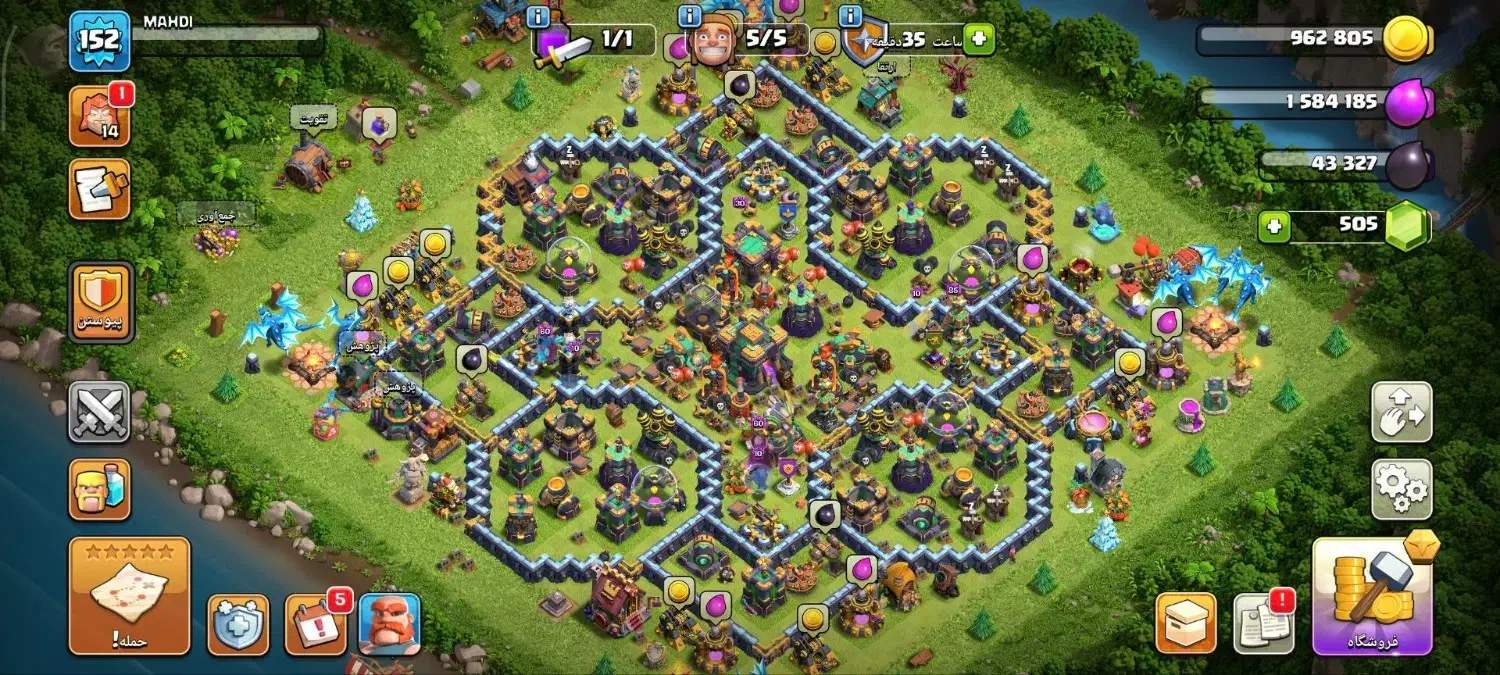Open the Attack map button
The image size is (1500, 675).
(129, 596)
